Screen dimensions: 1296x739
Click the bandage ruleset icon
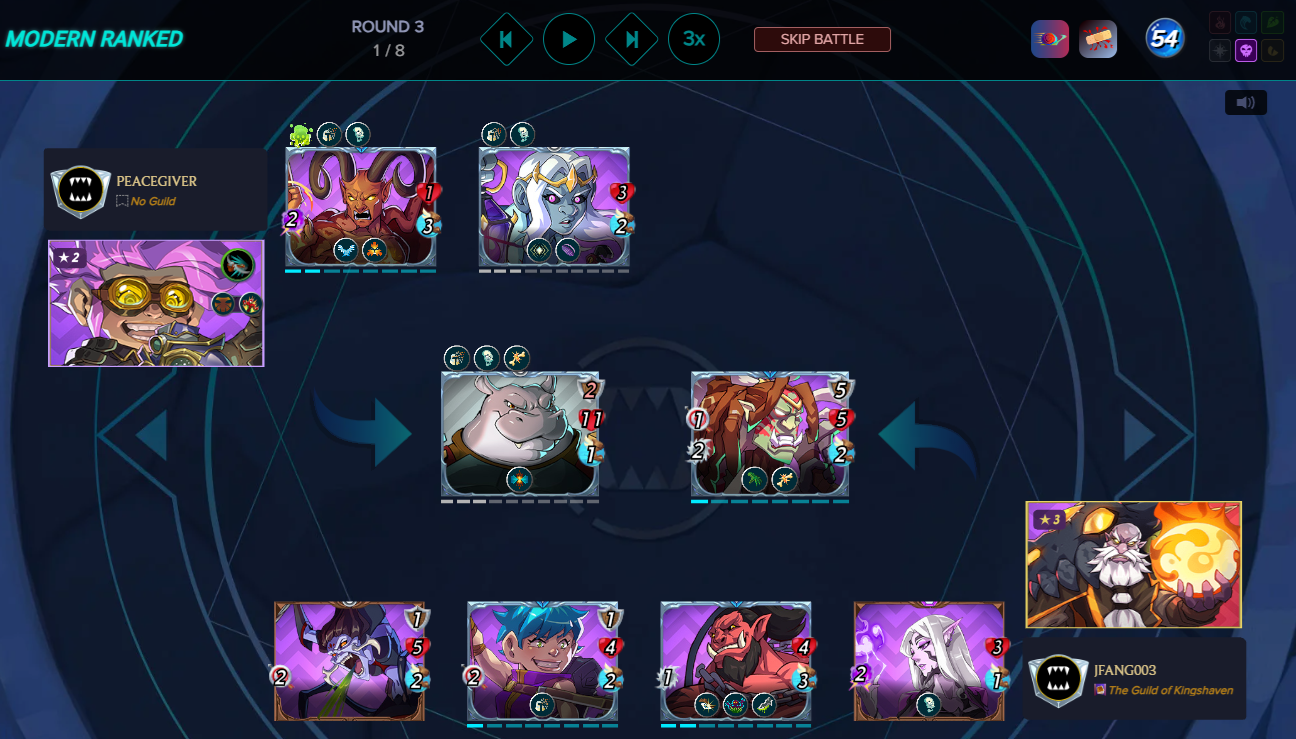tap(1098, 39)
